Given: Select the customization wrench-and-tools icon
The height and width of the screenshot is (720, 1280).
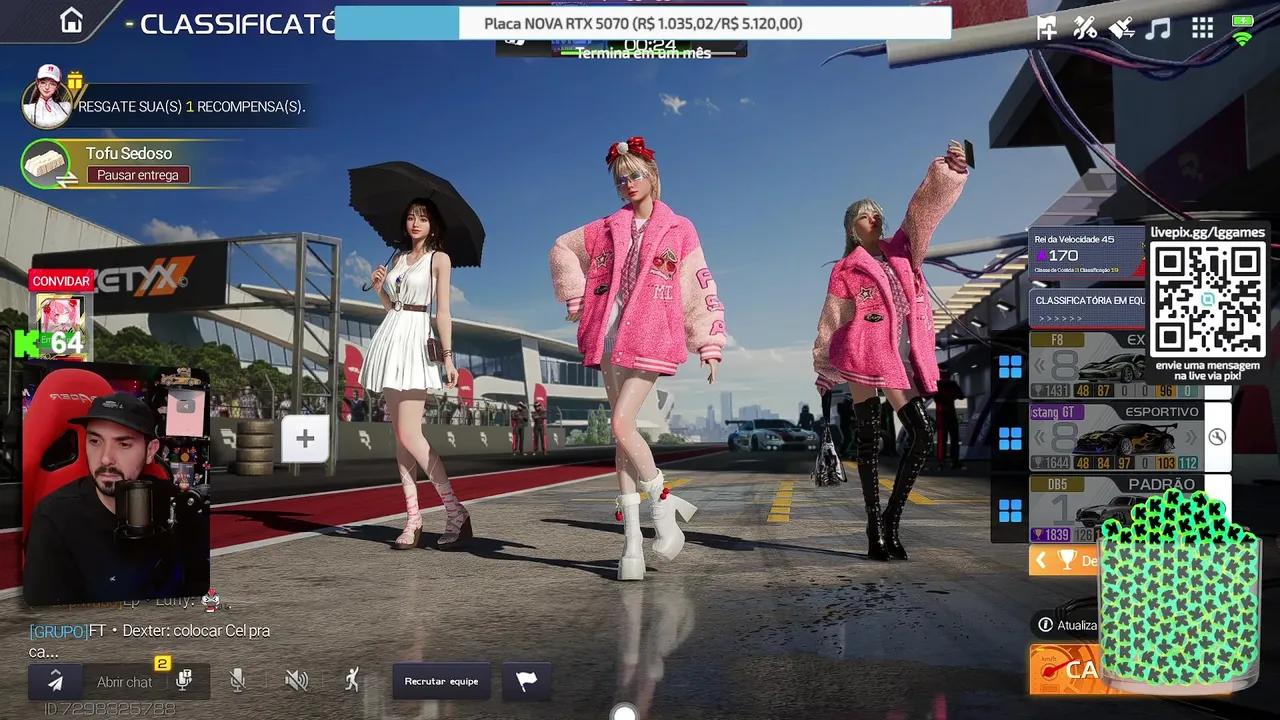Looking at the screenshot, I should tap(1085, 28).
